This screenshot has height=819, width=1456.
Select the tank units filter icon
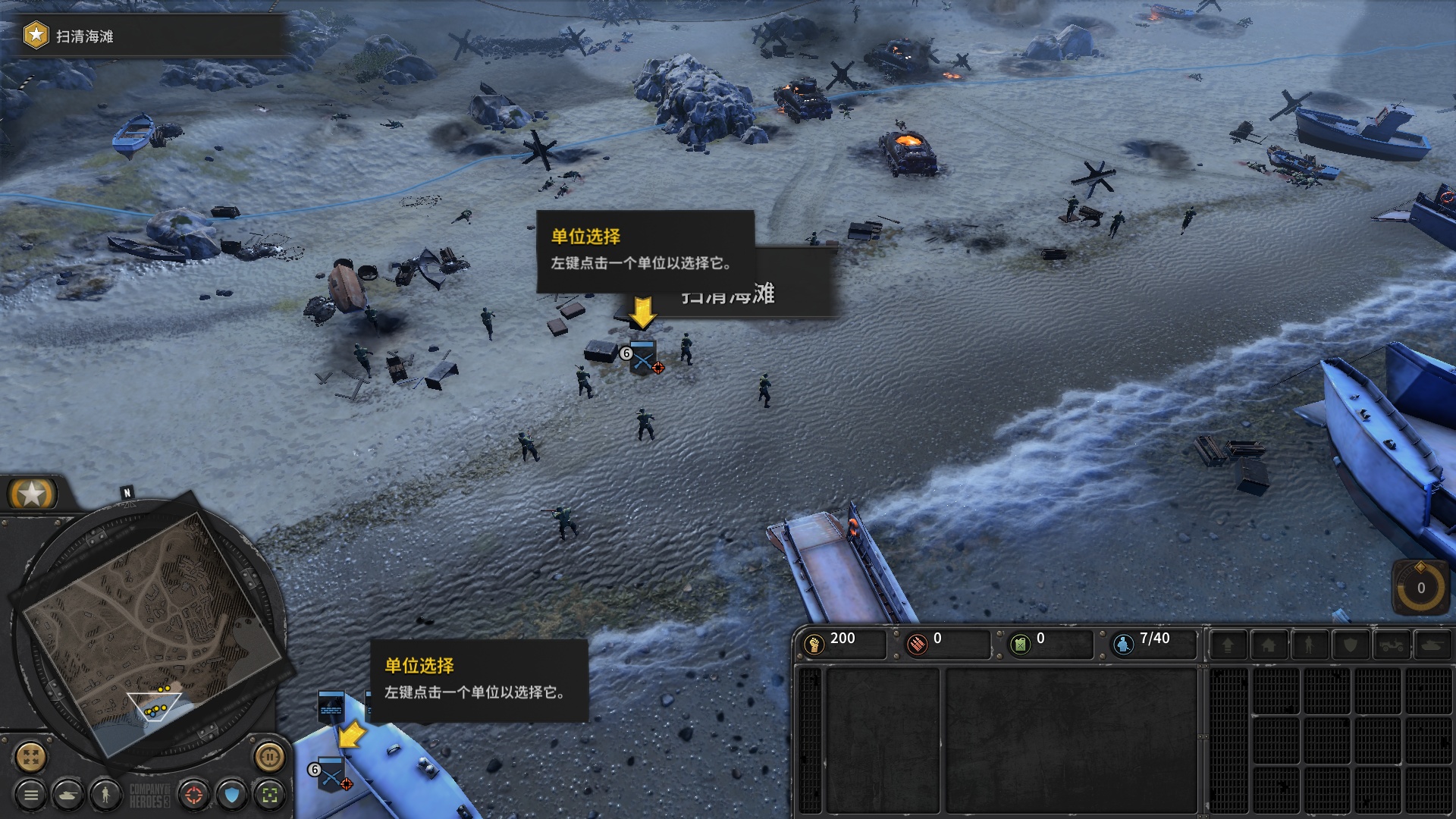pyautogui.click(x=69, y=795)
